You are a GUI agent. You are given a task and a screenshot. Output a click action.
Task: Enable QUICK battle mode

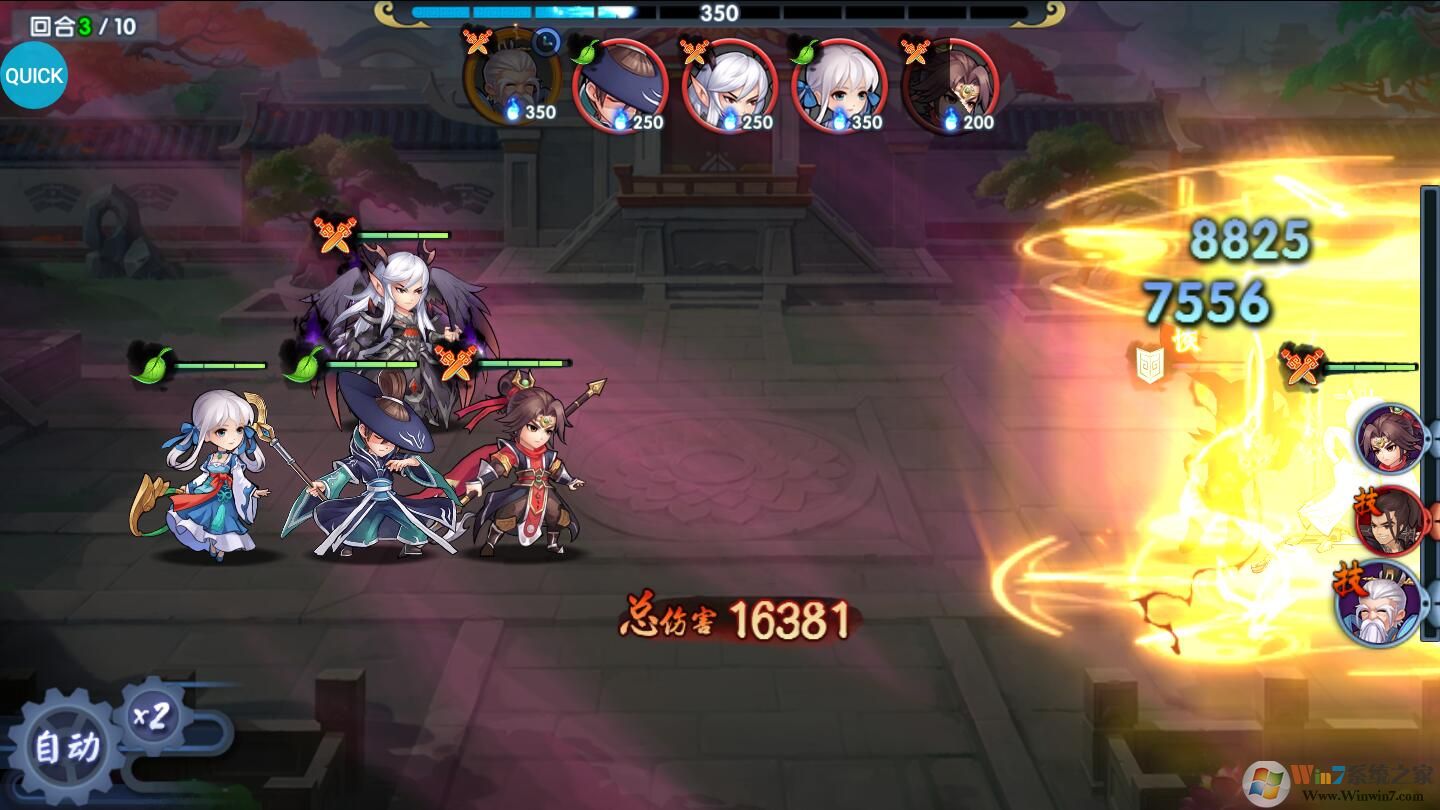click(35, 74)
